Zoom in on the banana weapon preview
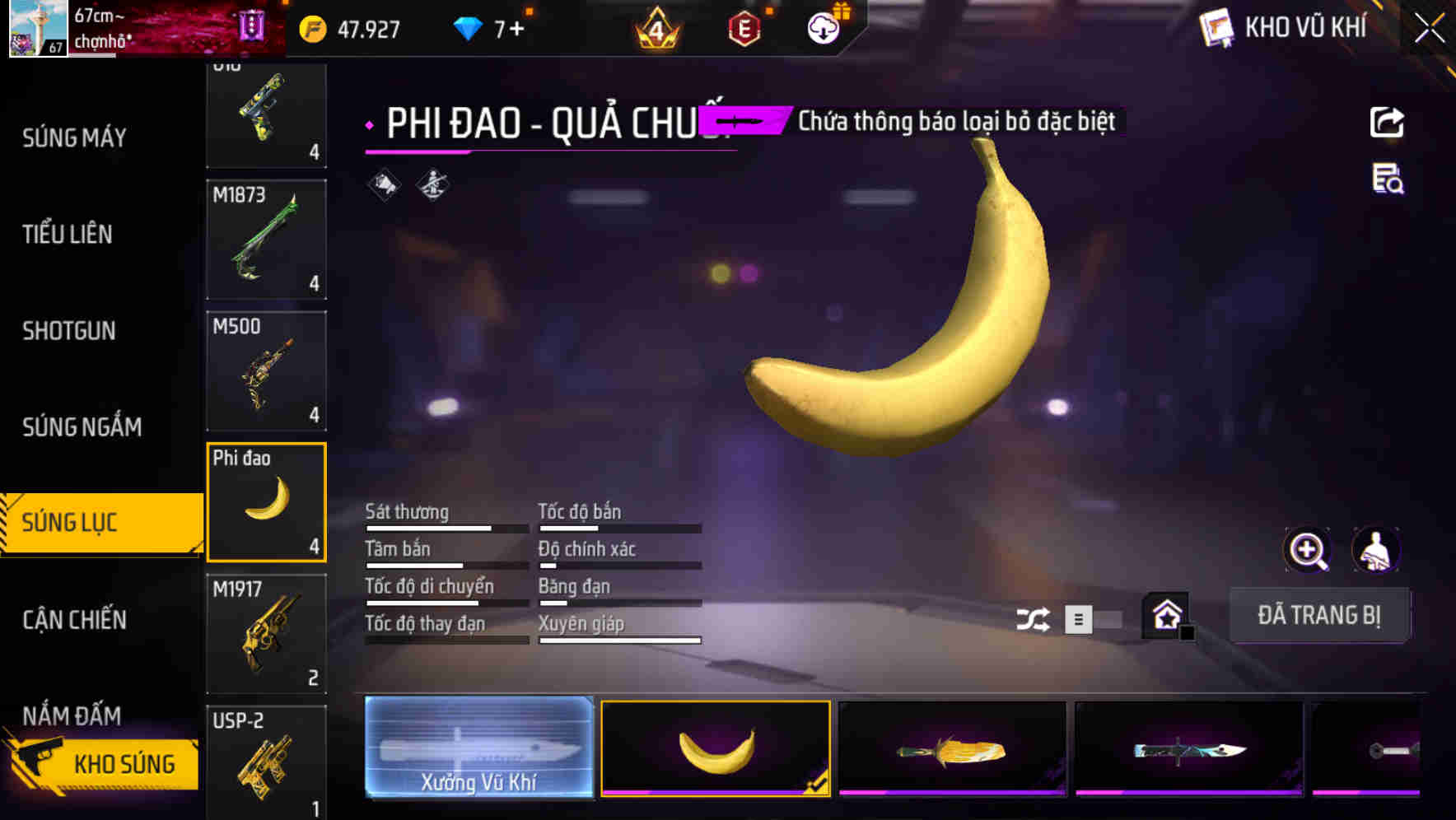The width and height of the screenshot is (1456, 820). 1308,550
